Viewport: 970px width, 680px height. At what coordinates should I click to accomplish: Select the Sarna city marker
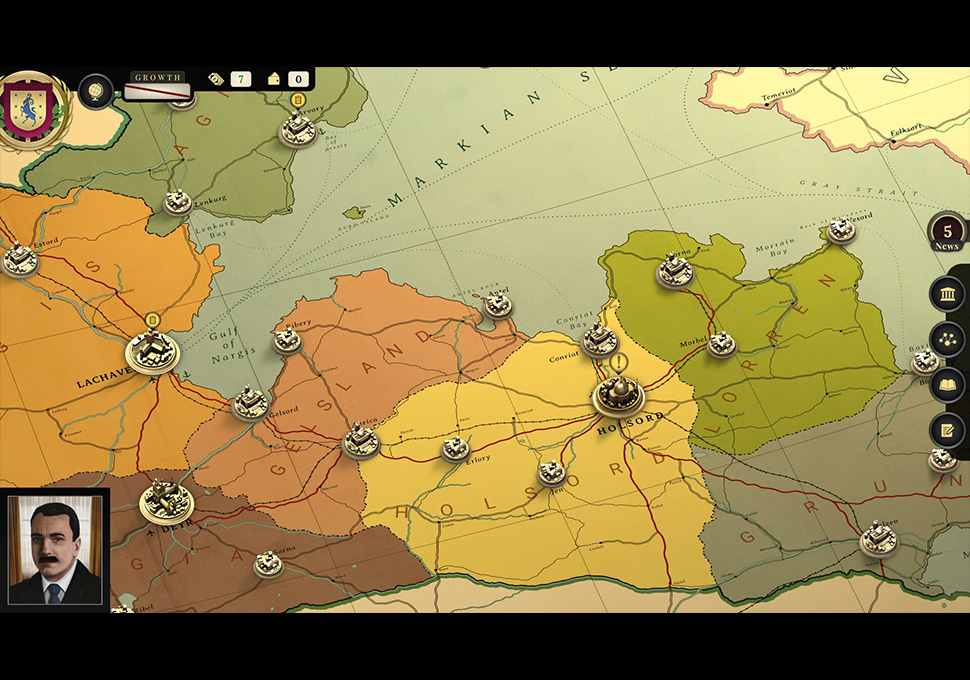(267, 563)
